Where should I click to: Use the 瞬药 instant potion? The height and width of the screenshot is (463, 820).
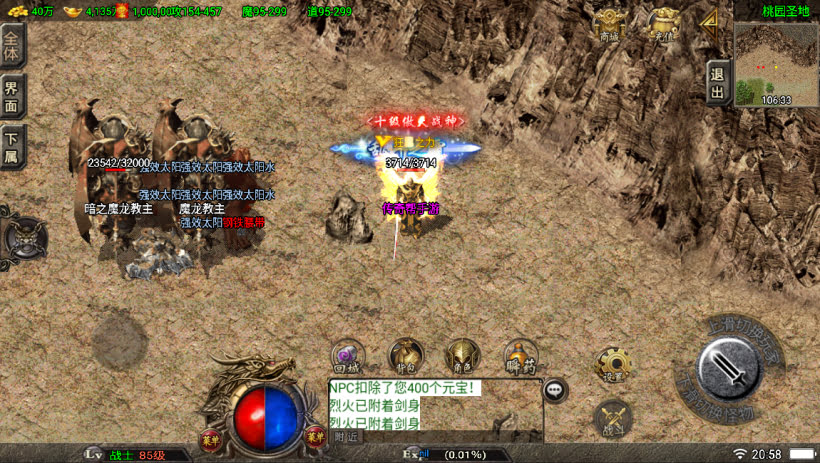pos(520,356)
